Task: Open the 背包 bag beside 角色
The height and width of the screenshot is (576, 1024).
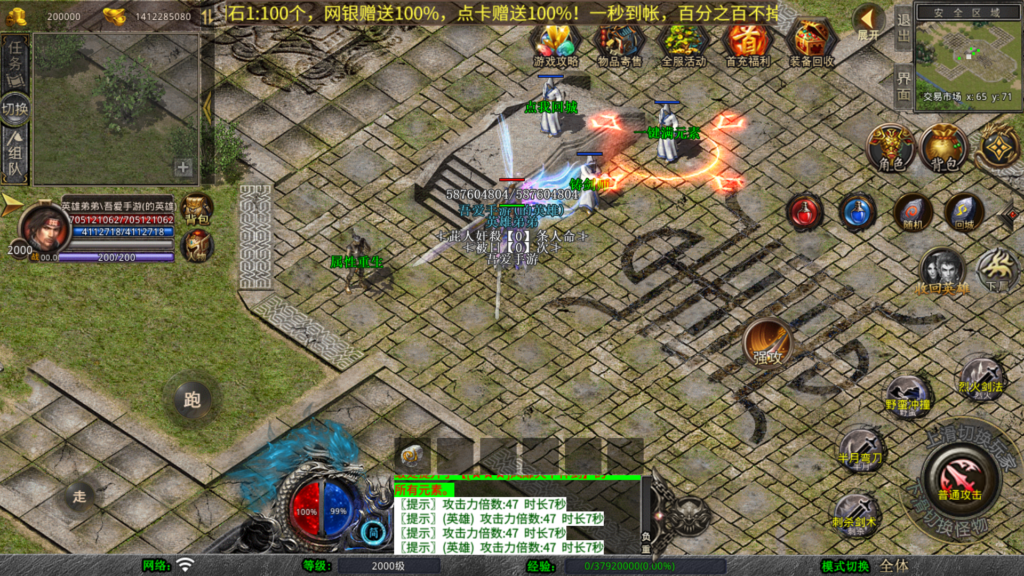Action: (943, 146)
